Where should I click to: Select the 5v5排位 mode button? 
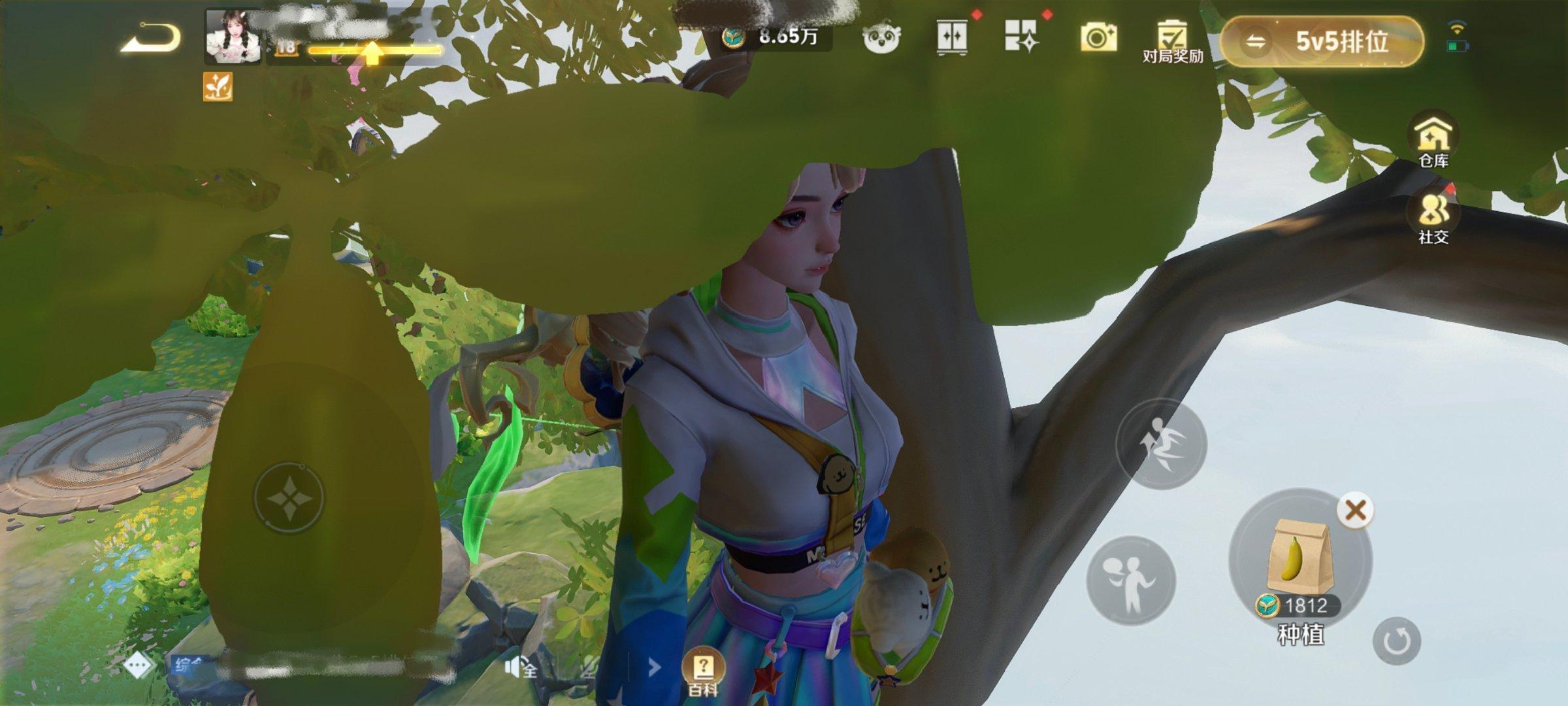pos(1322,42)
